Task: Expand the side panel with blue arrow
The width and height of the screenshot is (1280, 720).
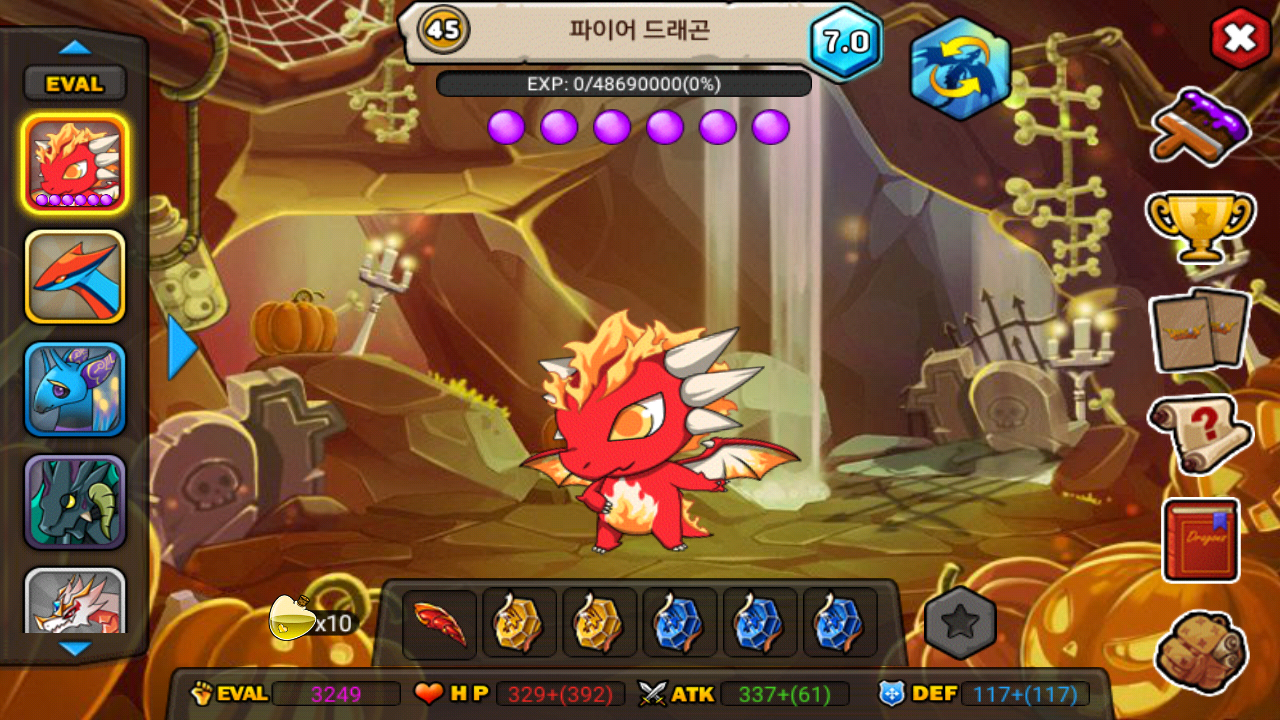Action: (182, 347)
